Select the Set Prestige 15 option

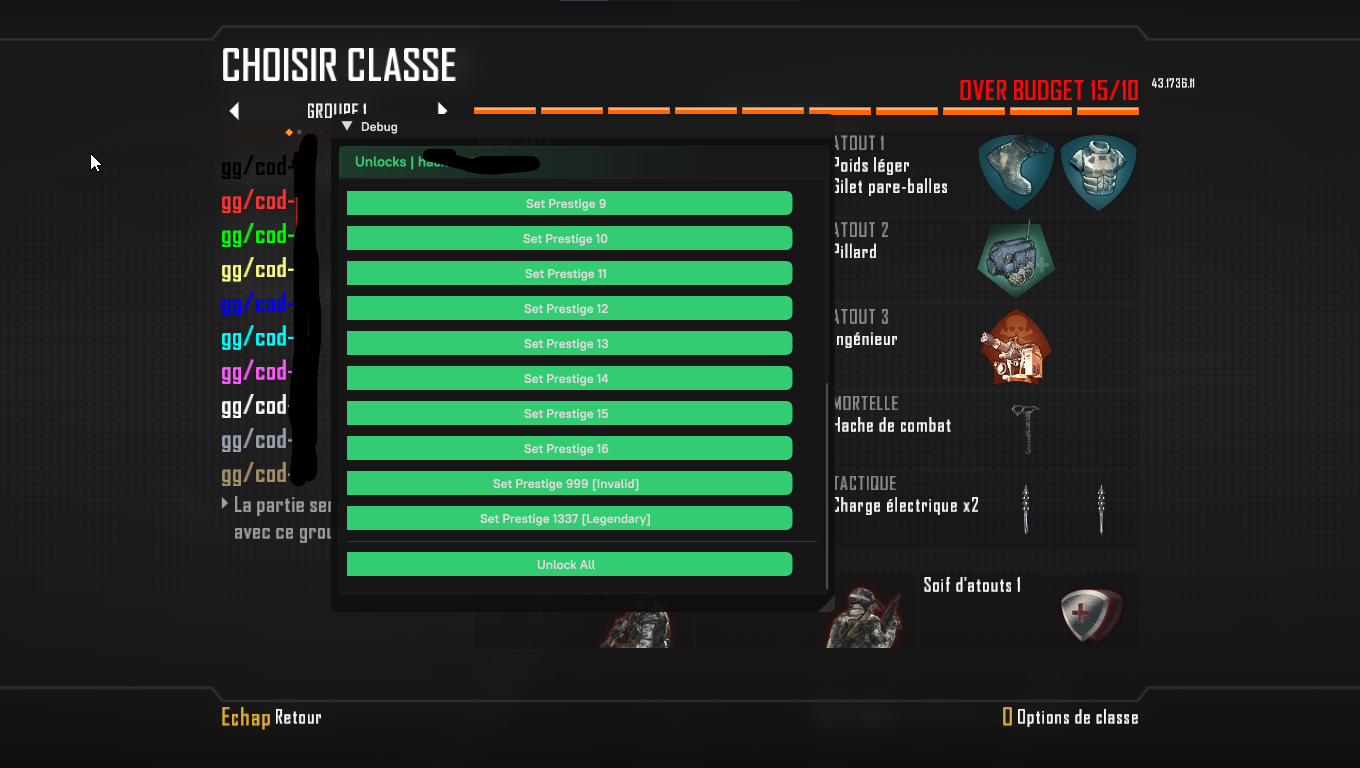point(569,414)
